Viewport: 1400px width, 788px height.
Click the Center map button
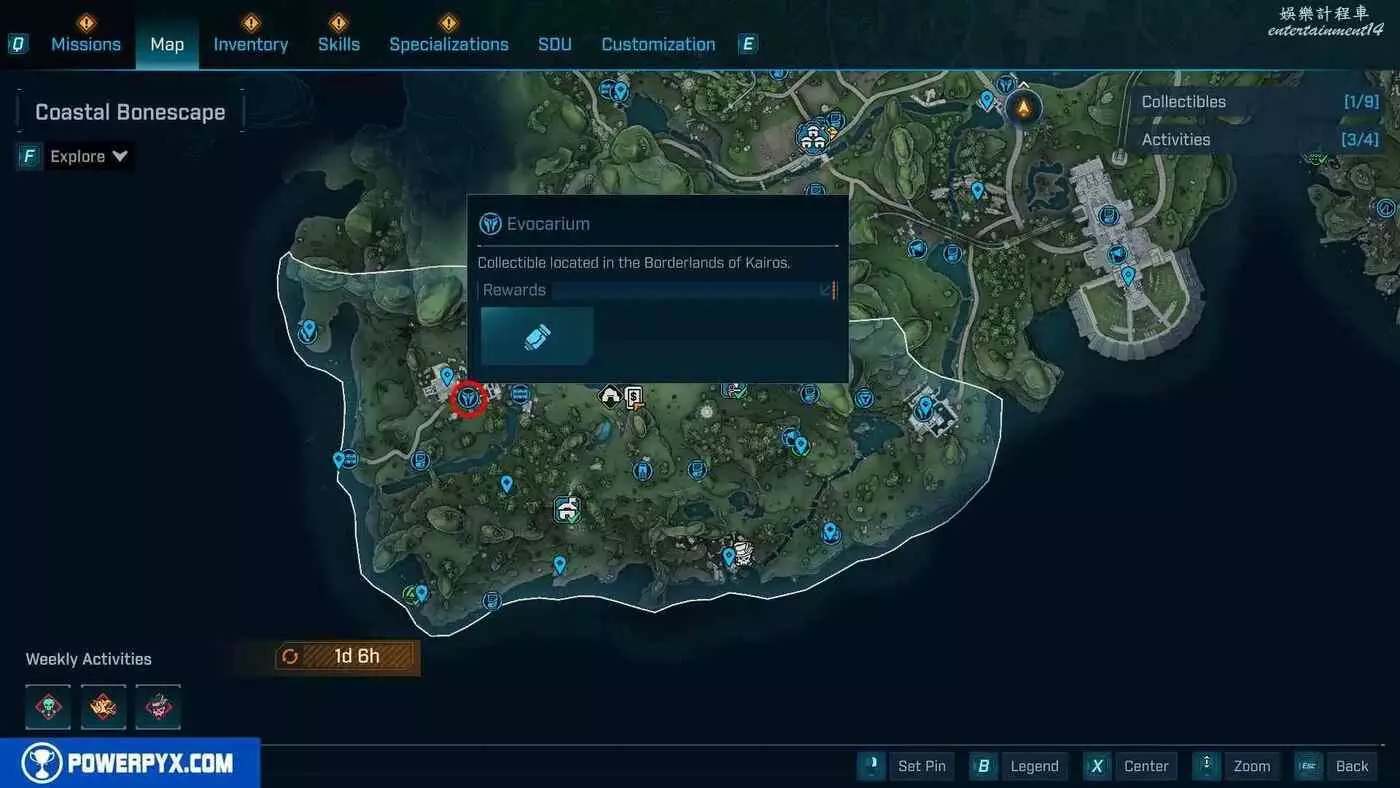pos(1133,766)
